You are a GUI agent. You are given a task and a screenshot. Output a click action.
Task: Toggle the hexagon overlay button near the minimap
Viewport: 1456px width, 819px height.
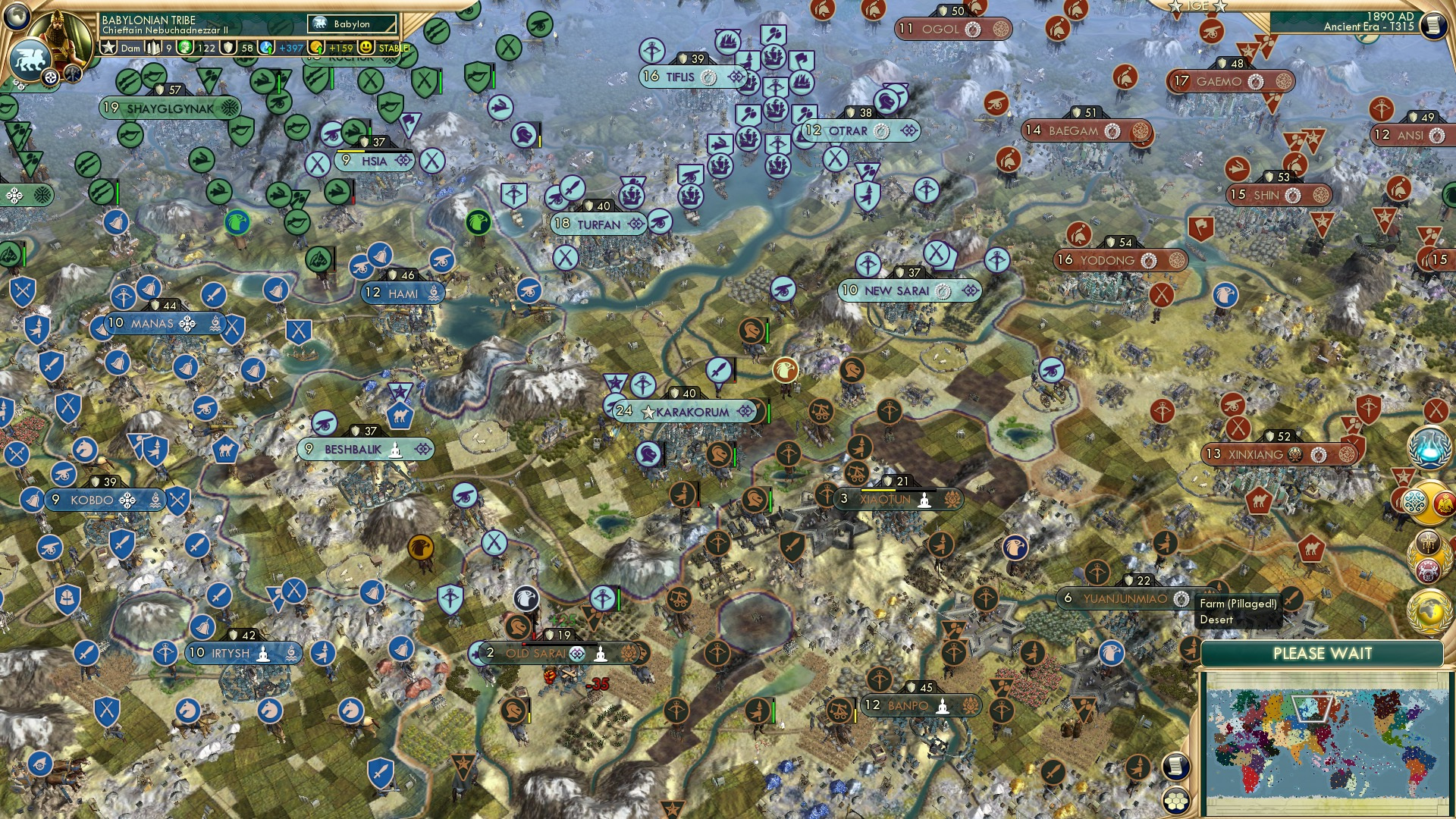click(x=1176, y=801)
